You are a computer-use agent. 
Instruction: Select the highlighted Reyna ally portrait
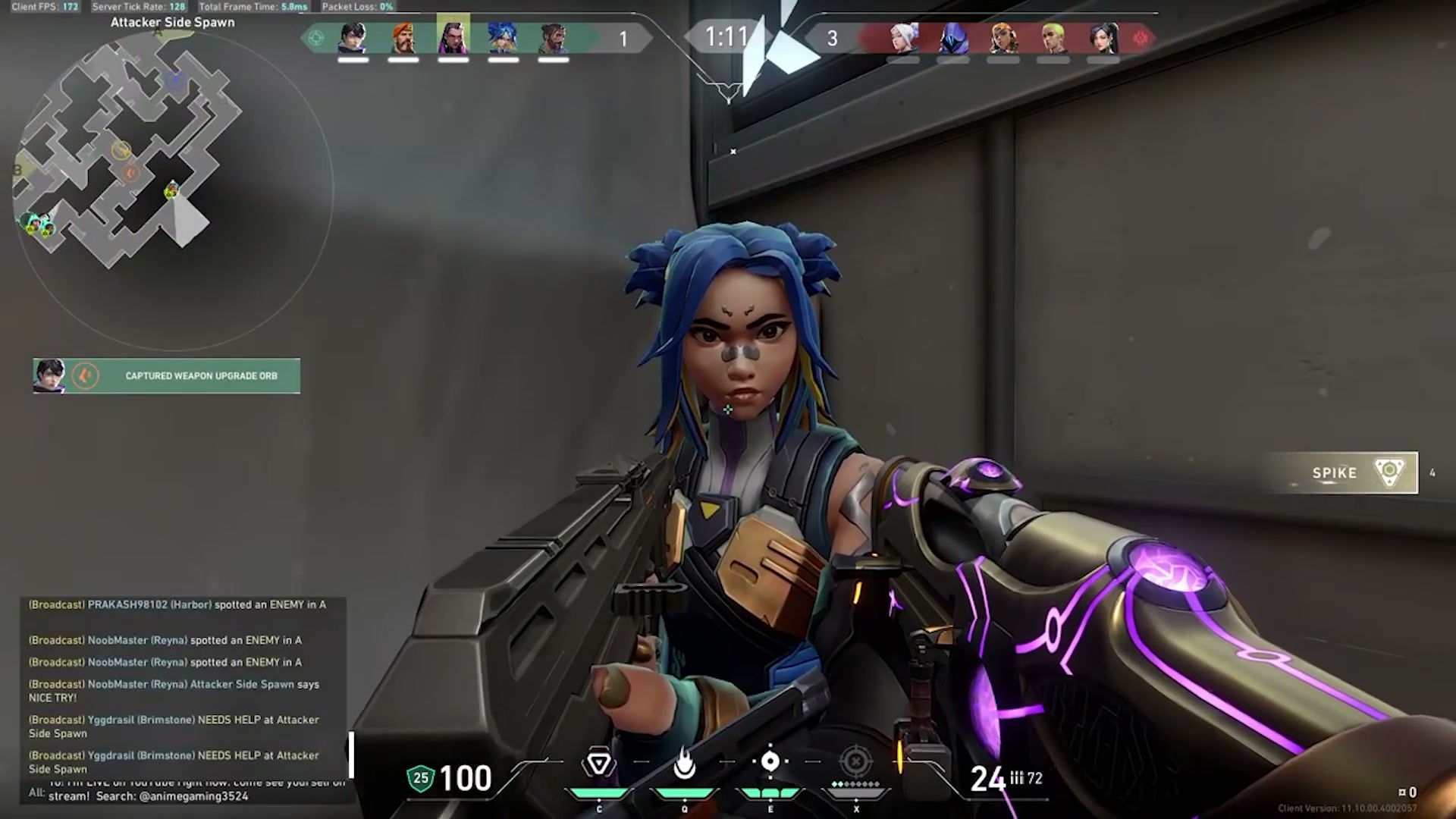pos(453,36)
